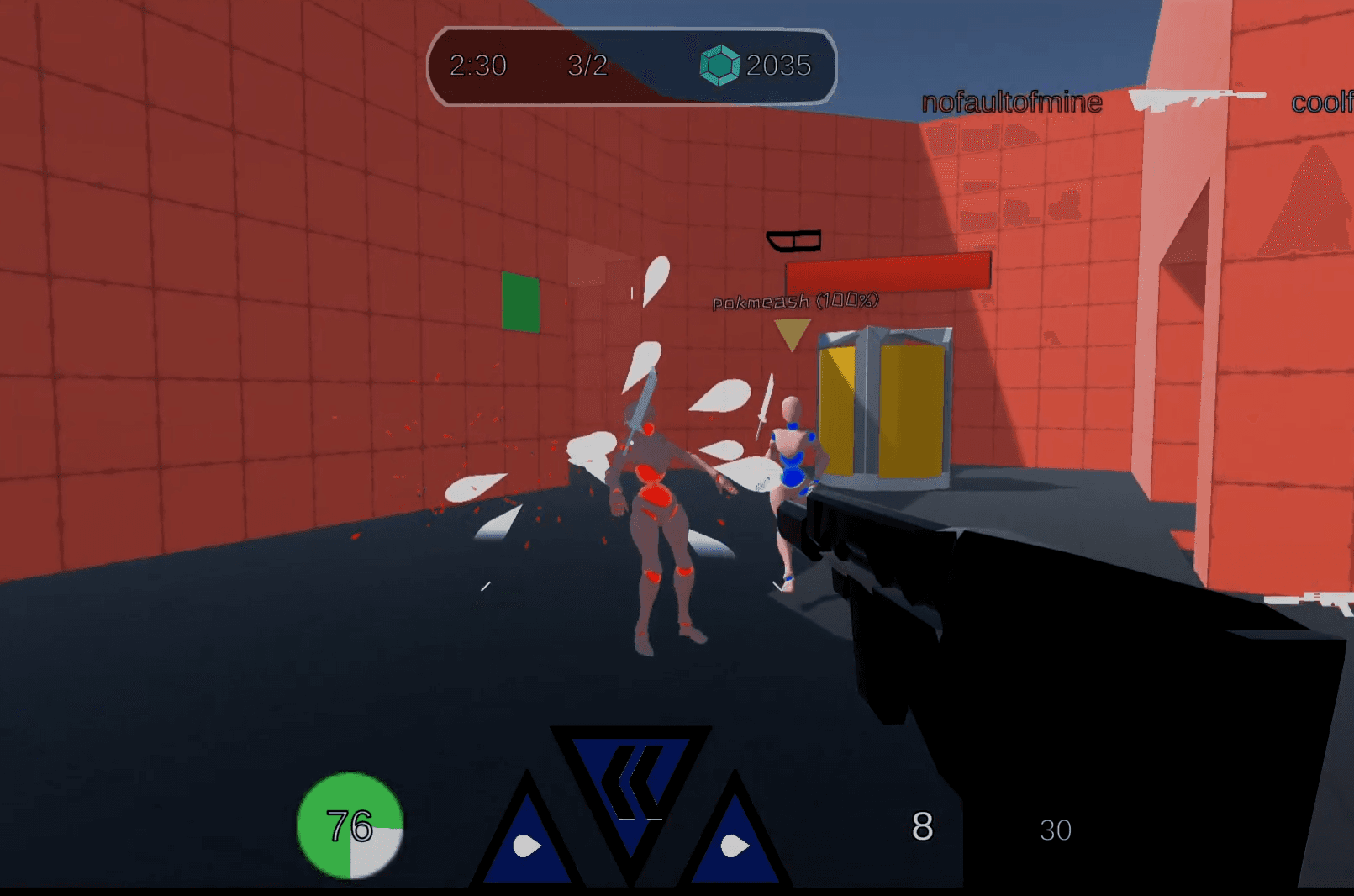The image size is (1354, 896).
Task: Expand the kill feed entry for nofaultofmine
Action: click(x=1011, y=103)
